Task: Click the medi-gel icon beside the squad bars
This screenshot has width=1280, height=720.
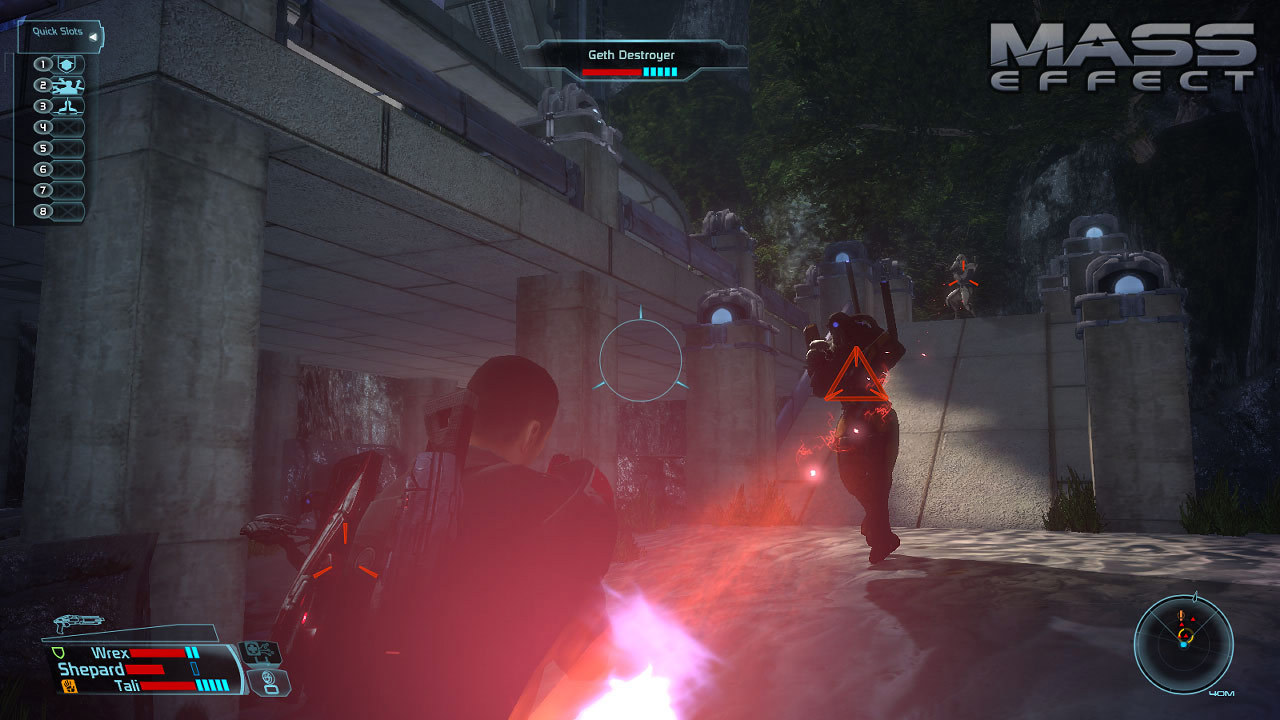Action: click(260, 652)
